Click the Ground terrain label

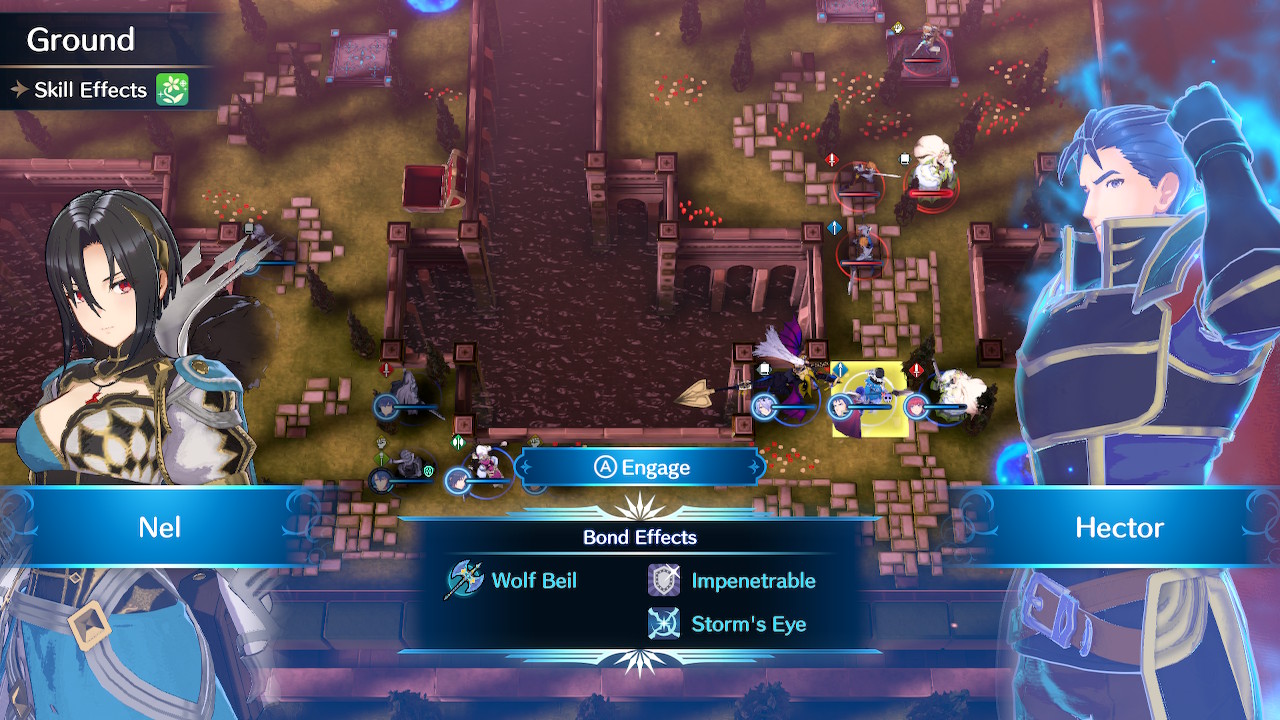click(80, 40)
